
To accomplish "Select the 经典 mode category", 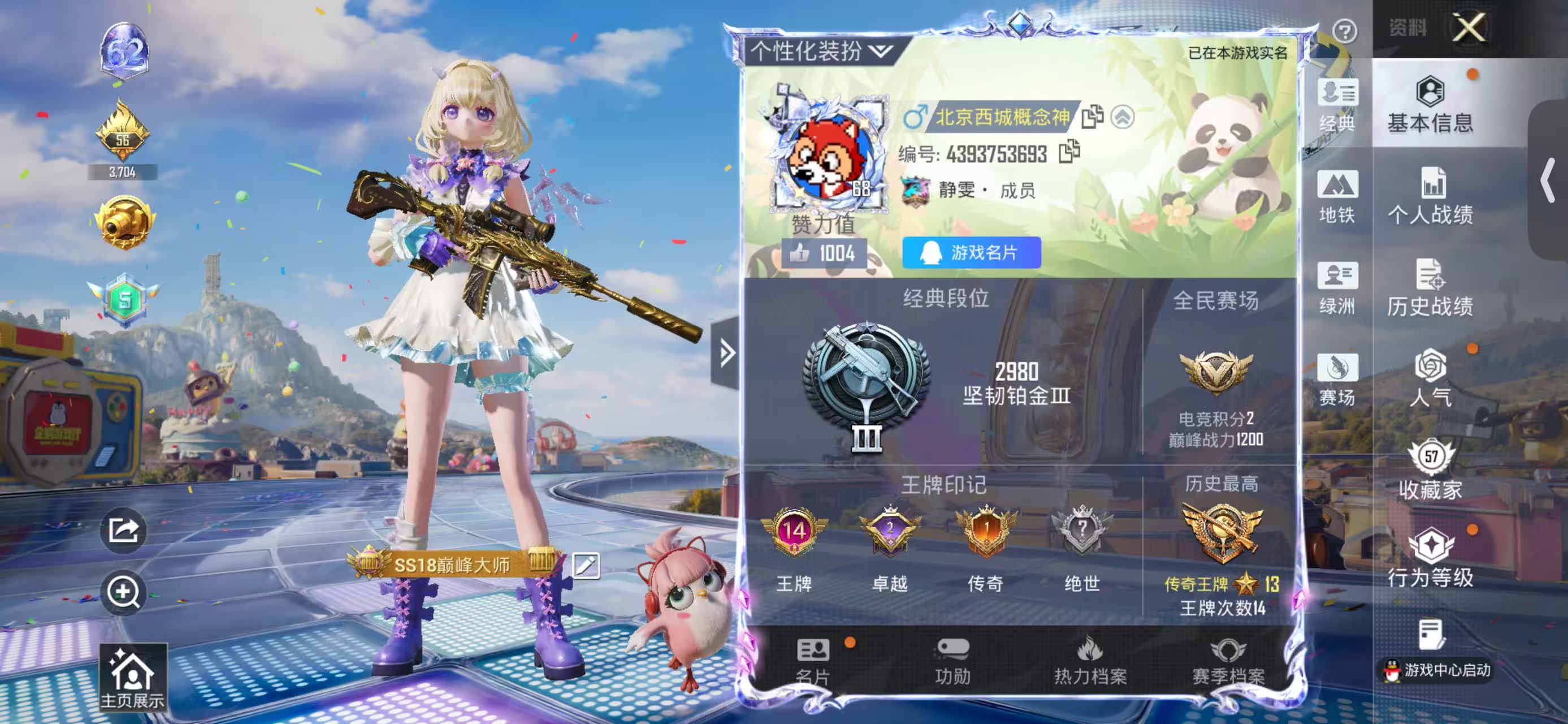I will [1337, 105].
